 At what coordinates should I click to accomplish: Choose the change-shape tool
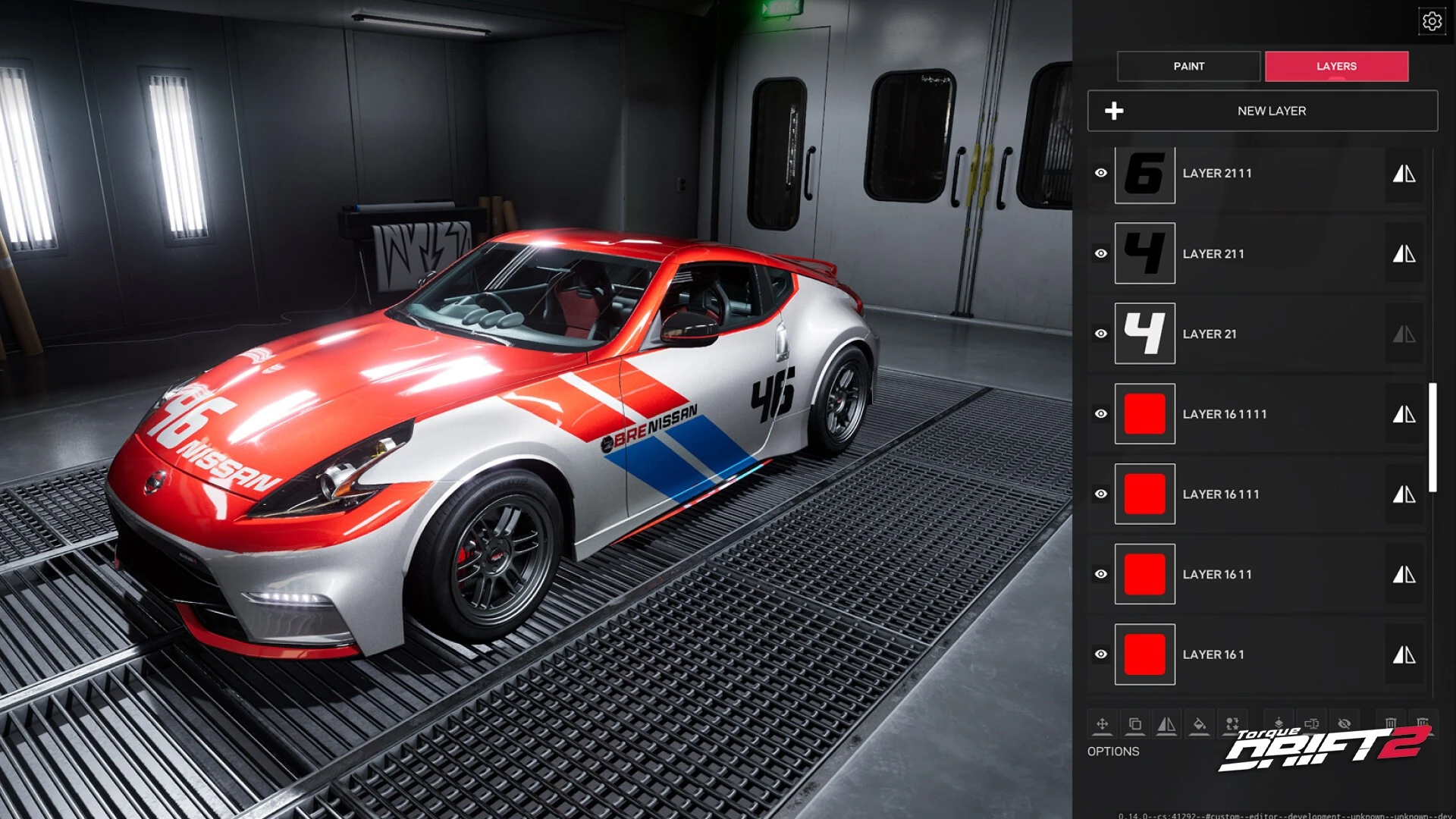1232,724
